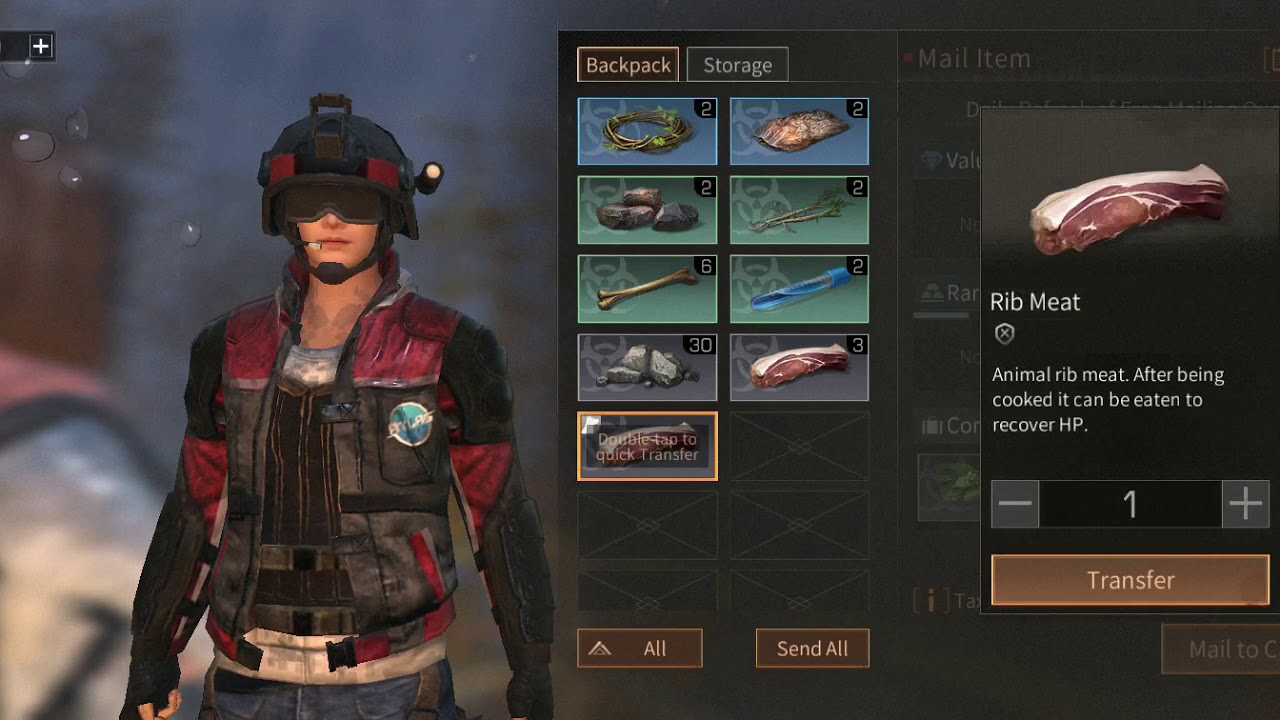Select the thin branches item slot

tap(799, 210)
